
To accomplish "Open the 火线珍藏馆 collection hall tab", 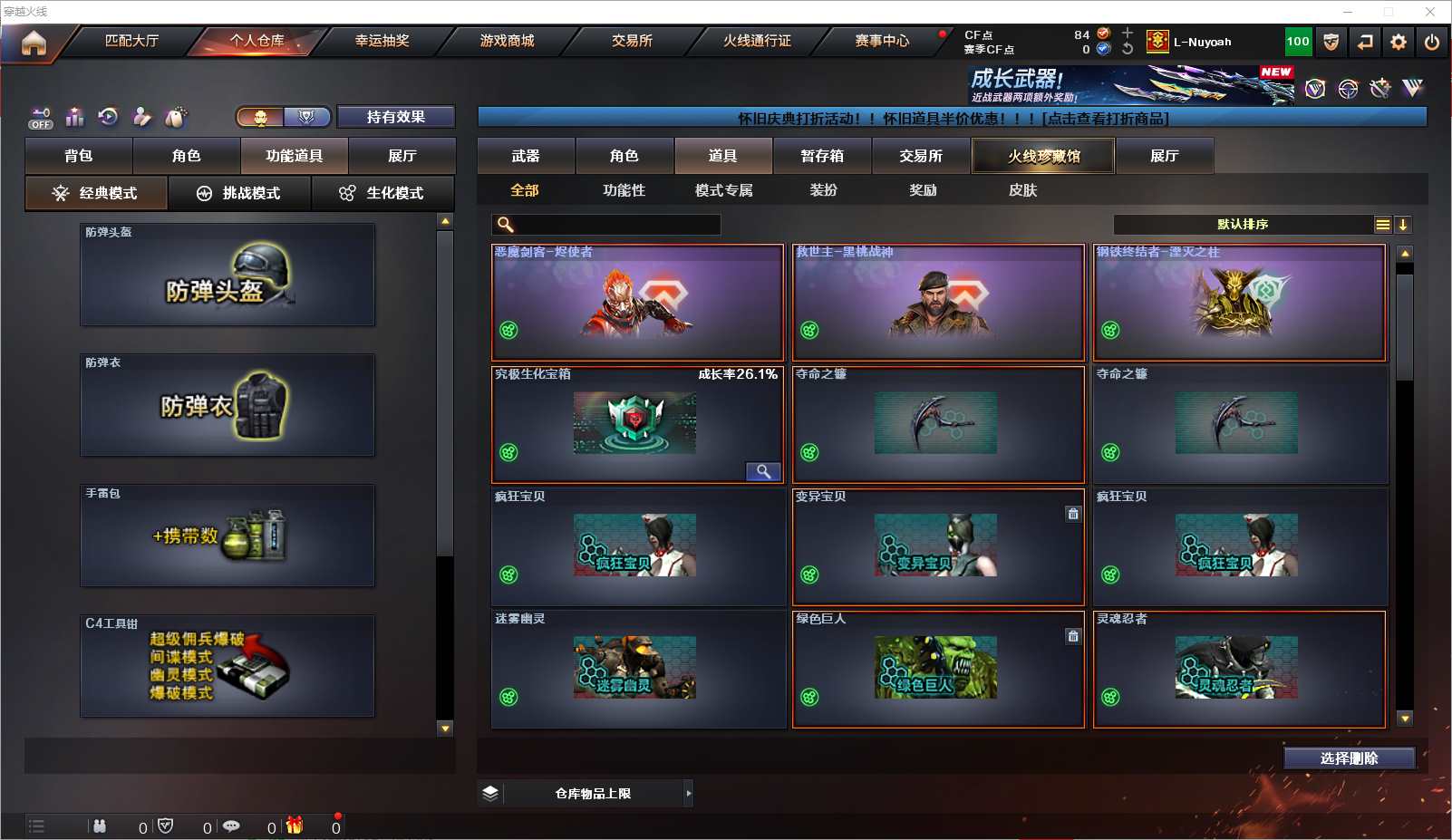I will tap(1043, 156).
